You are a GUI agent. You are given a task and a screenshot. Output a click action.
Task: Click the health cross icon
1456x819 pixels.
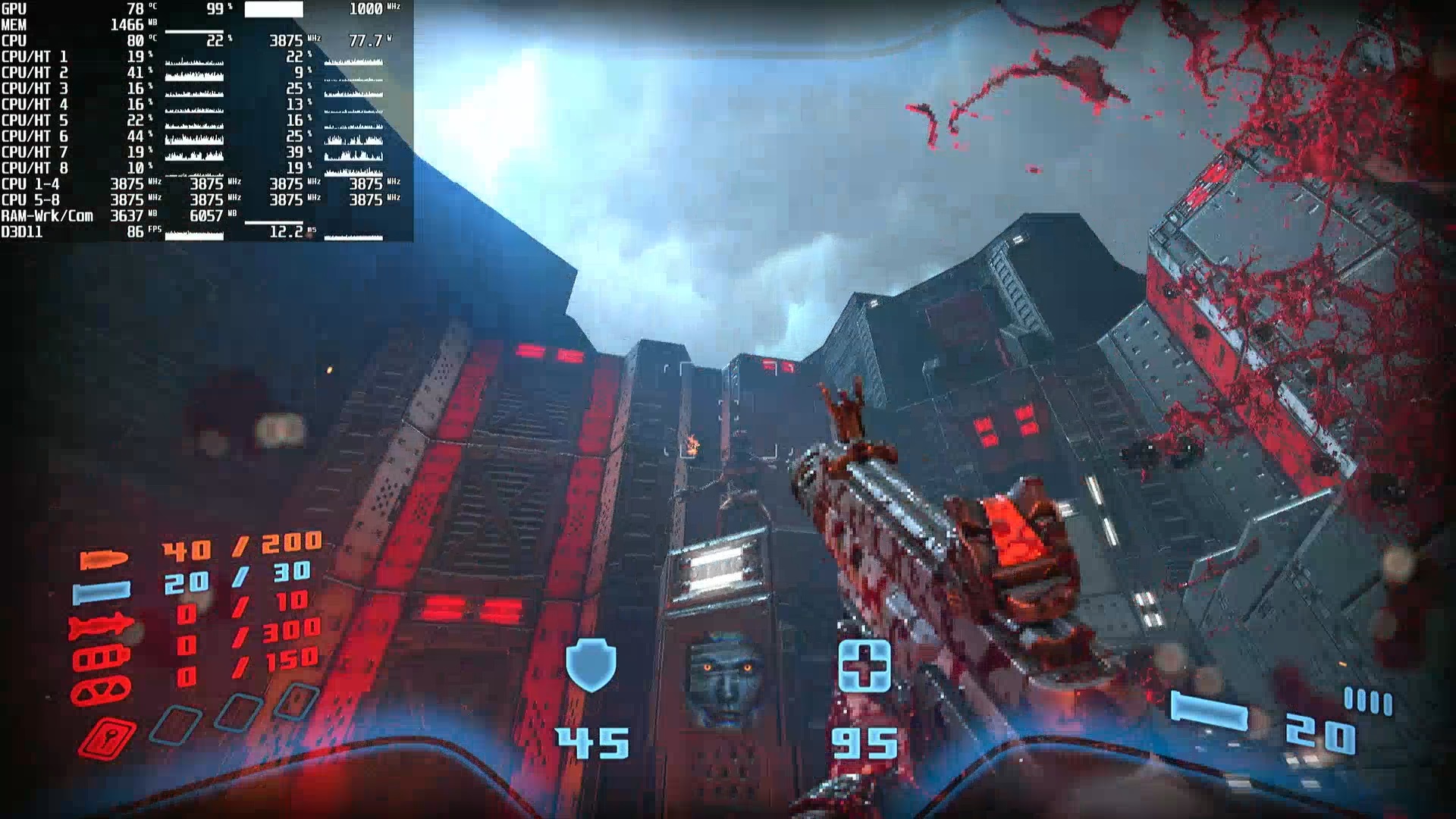pyautogui.click(x=864, y=666)
